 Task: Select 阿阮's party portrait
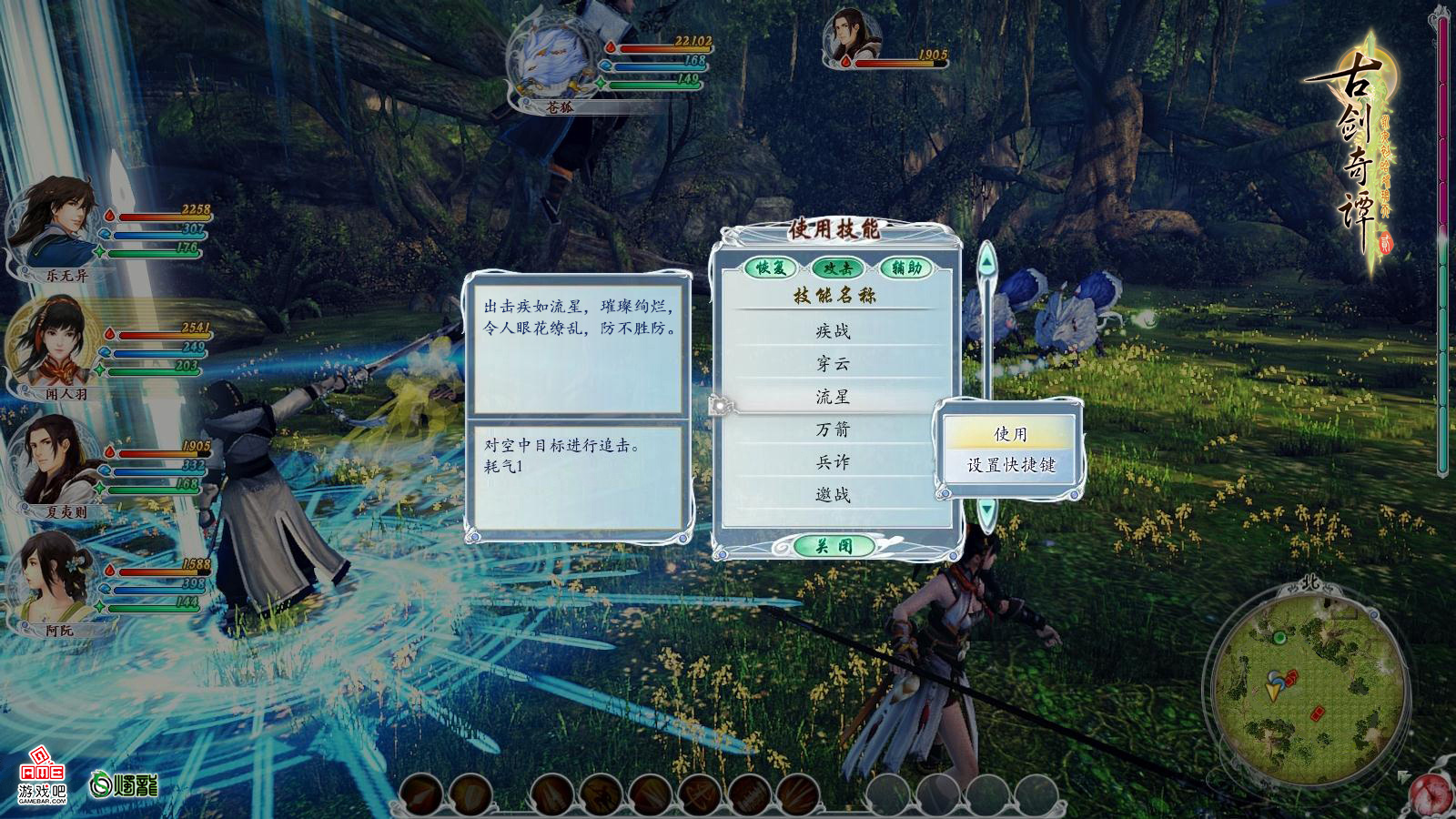[x=53, y=578]
